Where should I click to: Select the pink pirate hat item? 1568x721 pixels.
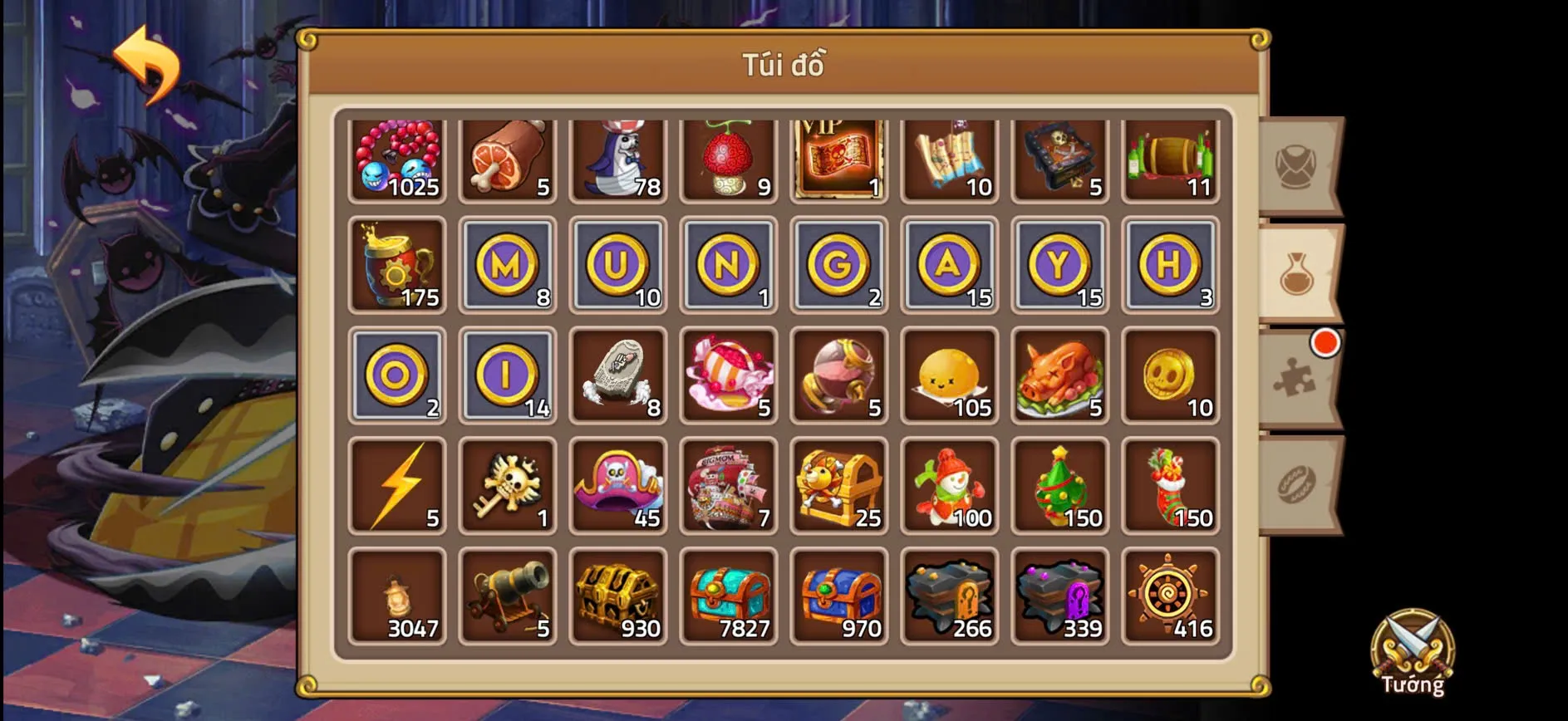point(618,486)
